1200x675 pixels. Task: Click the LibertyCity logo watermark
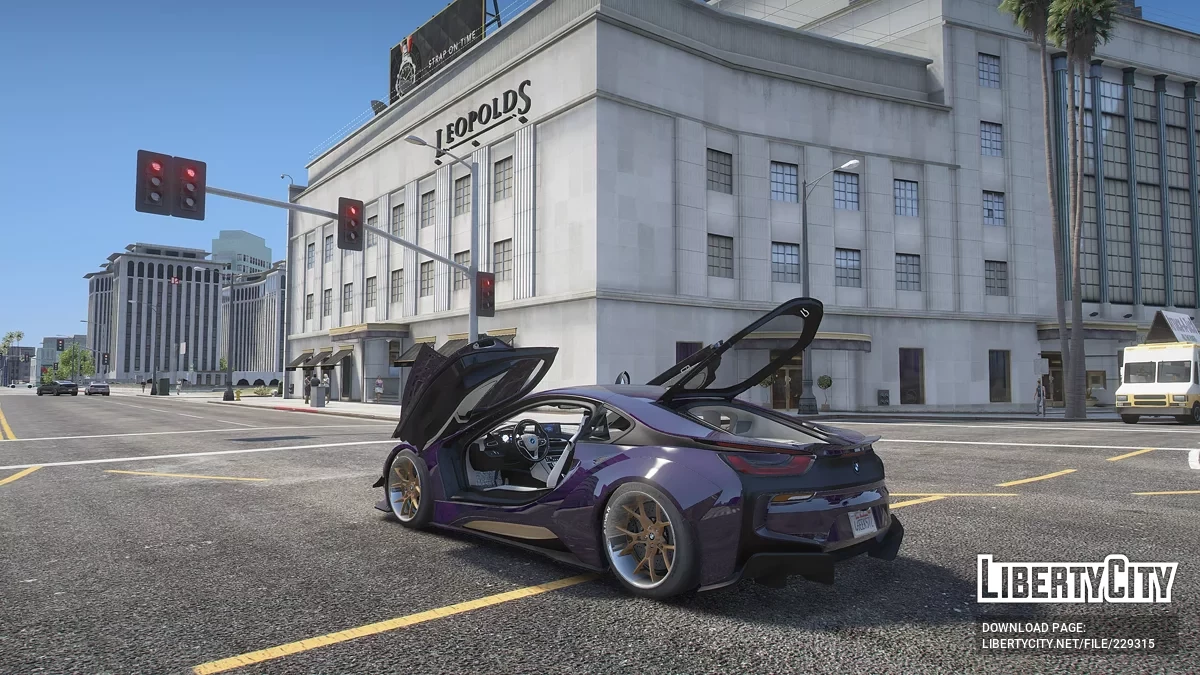(x=1077, y=579)
